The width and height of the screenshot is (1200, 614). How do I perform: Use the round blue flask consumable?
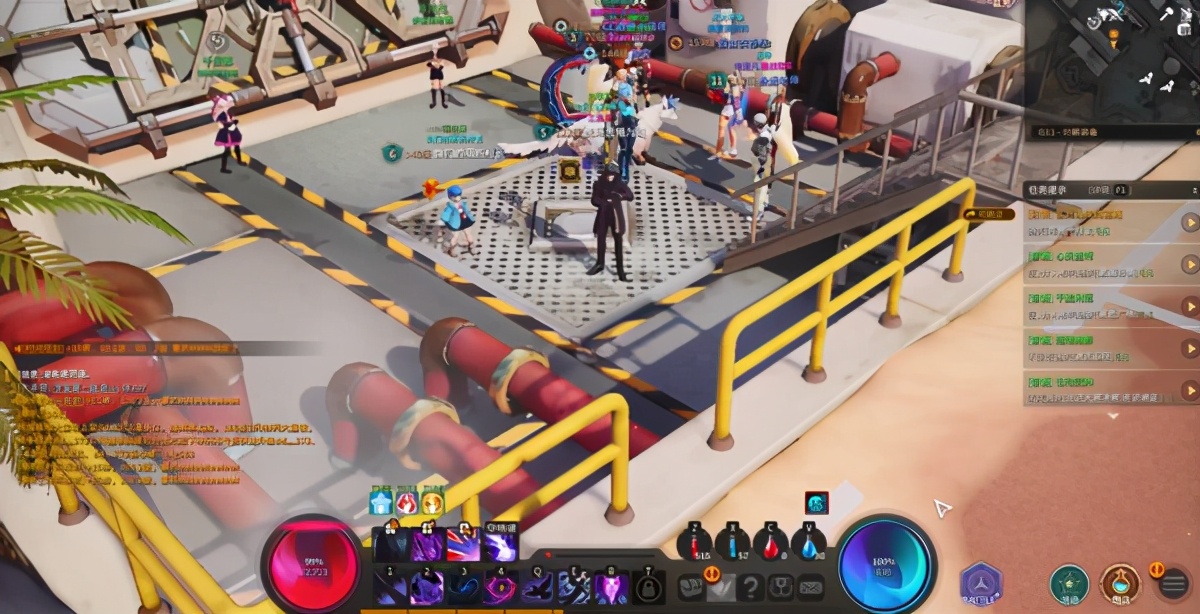pyautogui.click(x=808, y=545)
